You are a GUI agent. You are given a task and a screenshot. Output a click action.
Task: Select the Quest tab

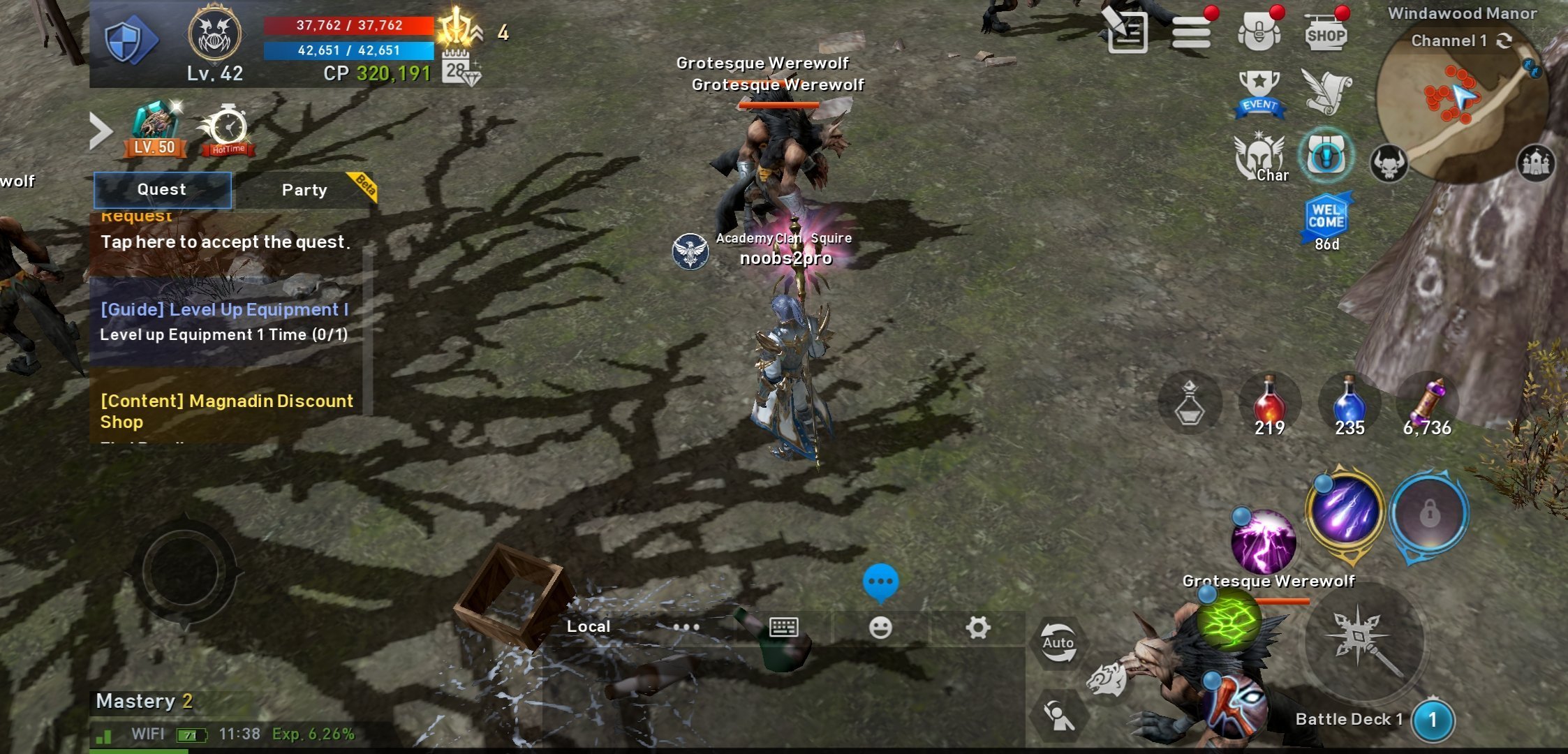click(x=162, y=190)
